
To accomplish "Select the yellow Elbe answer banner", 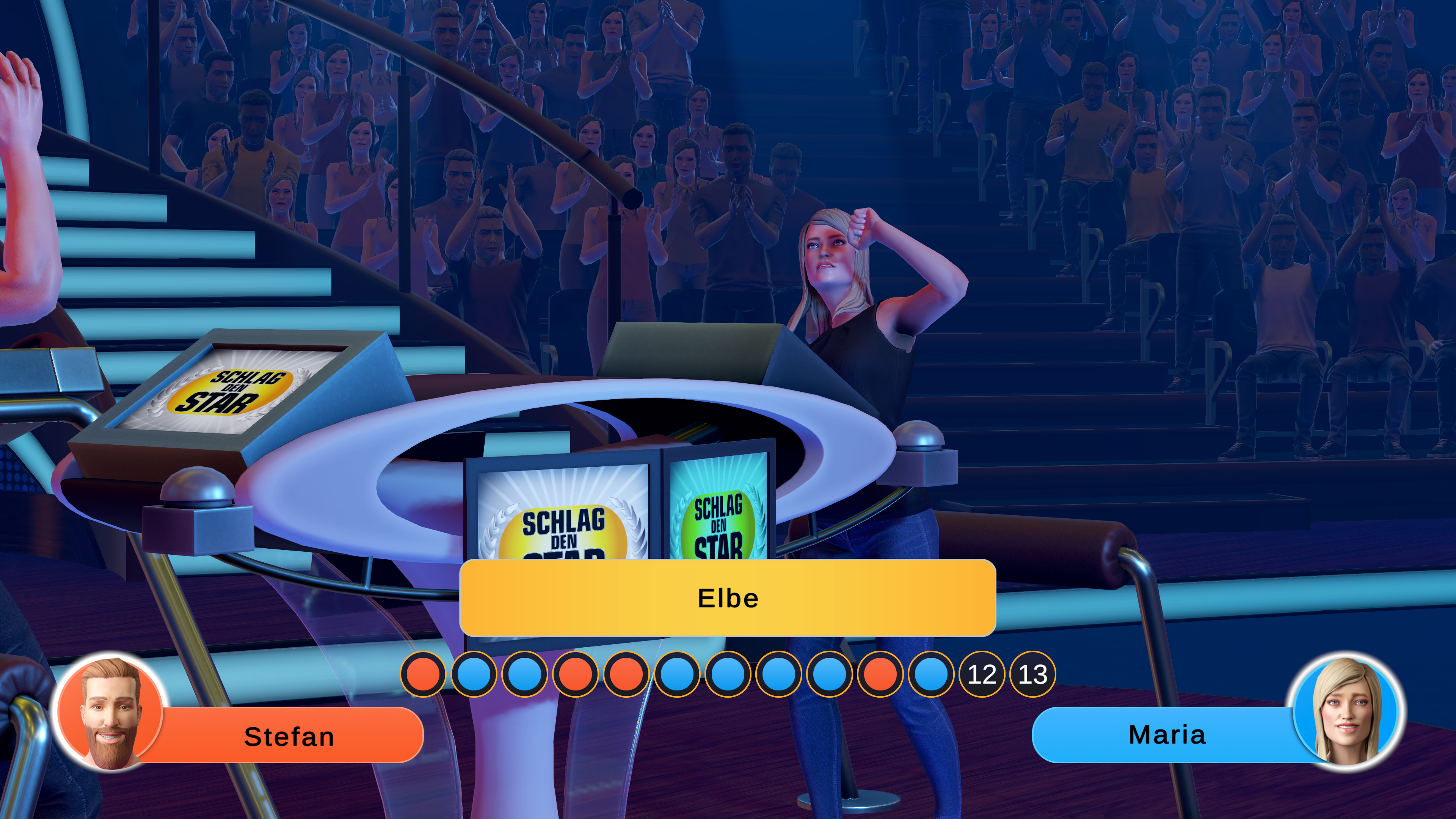I will 728,598.
